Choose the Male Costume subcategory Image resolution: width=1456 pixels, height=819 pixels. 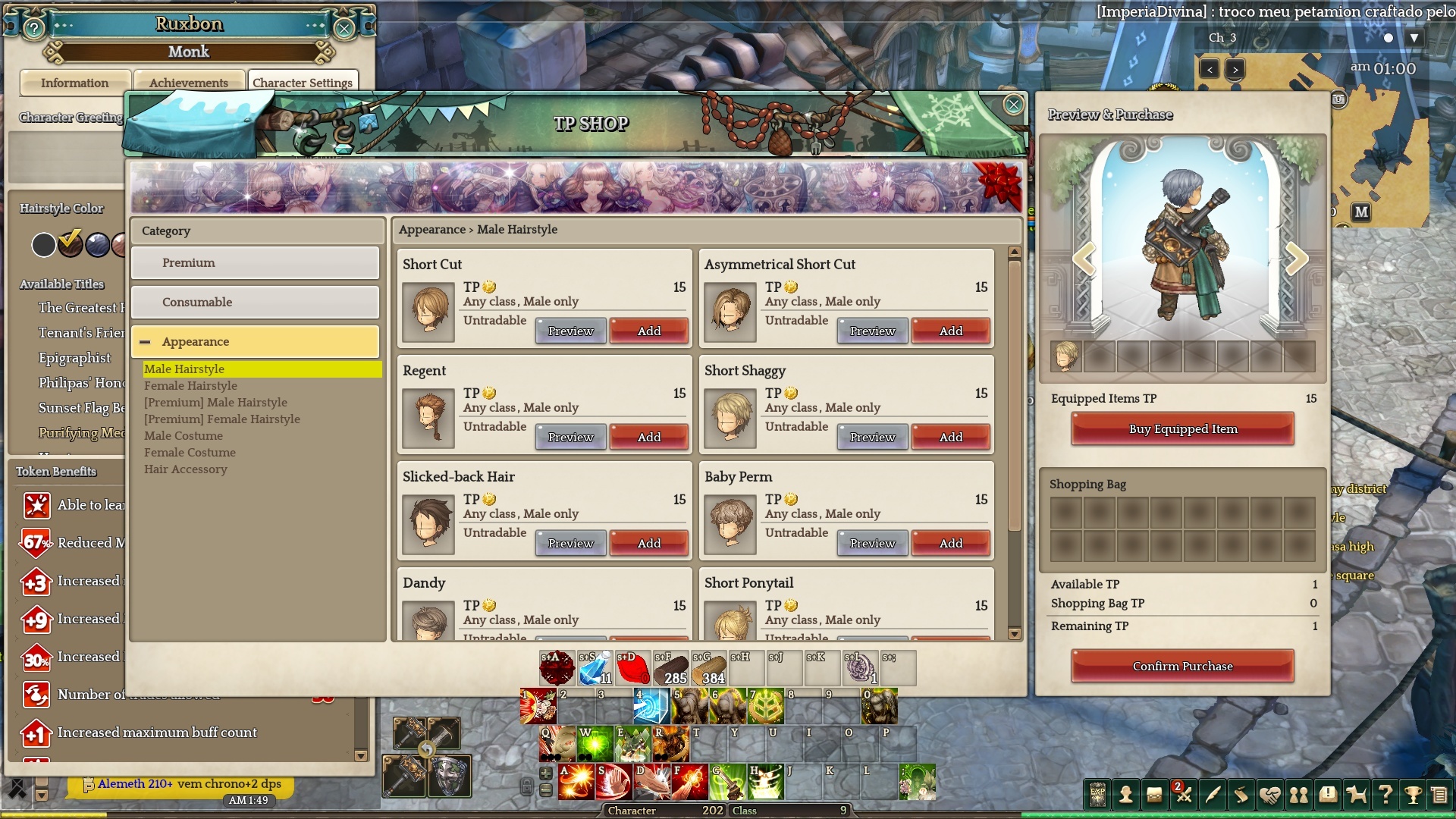click(x=184, y=436)
